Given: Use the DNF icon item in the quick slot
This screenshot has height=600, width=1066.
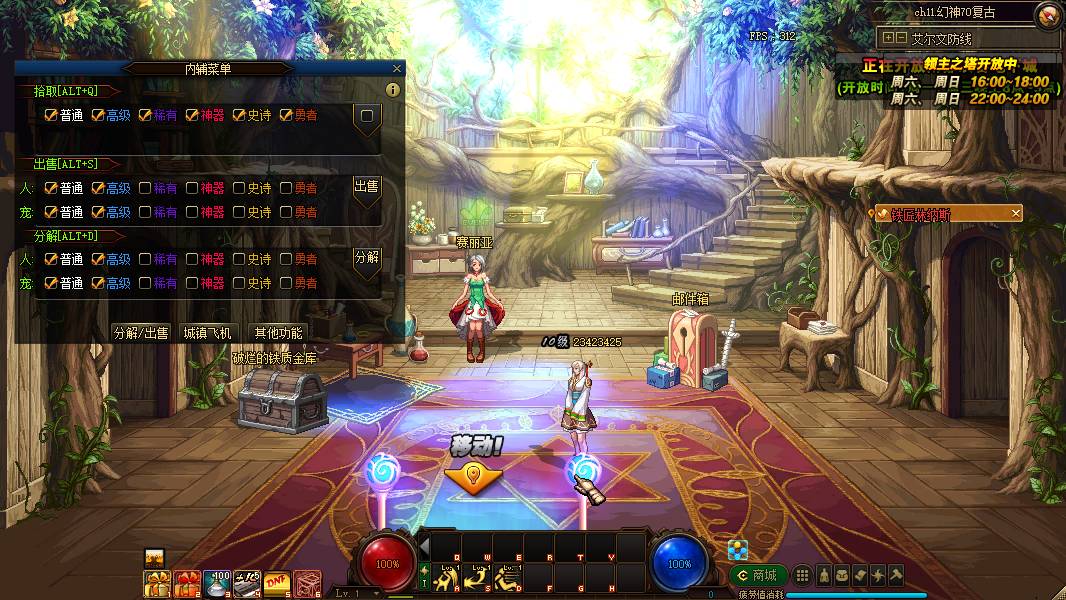Looking at the screenshot, I should pyautogui.click(x=277, y=582).
